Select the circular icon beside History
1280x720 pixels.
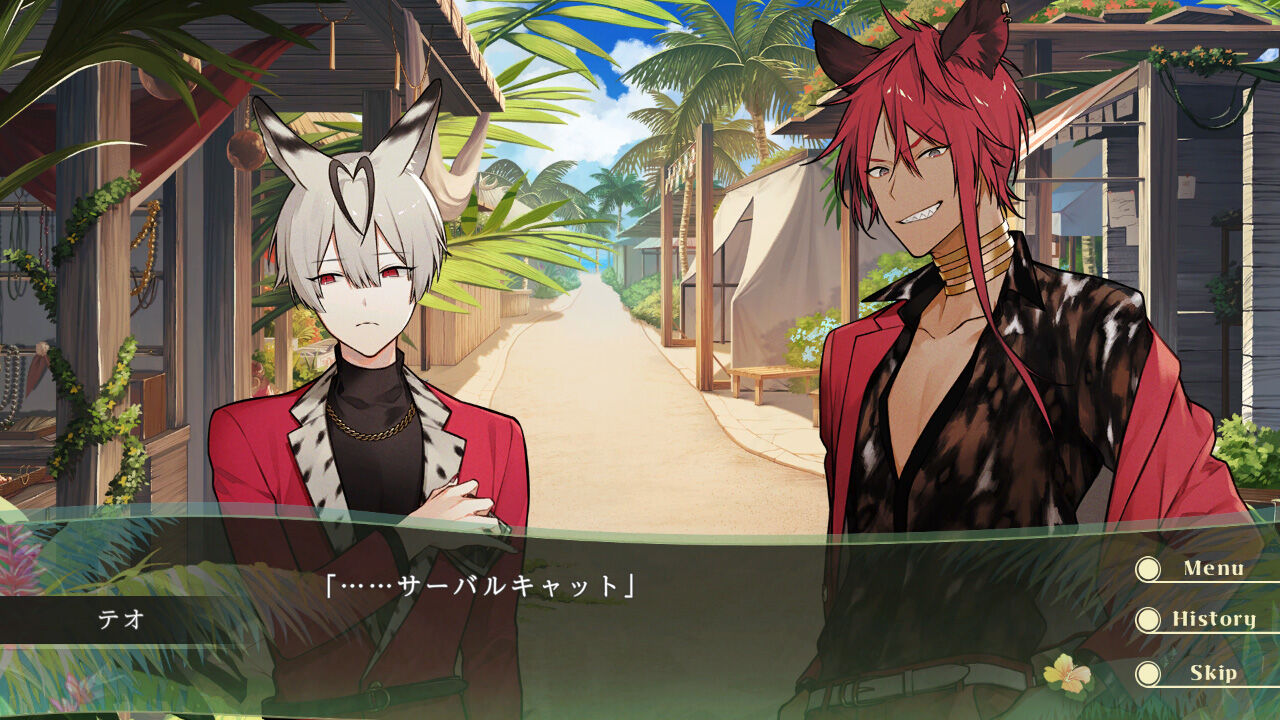tap(1148, 619)
